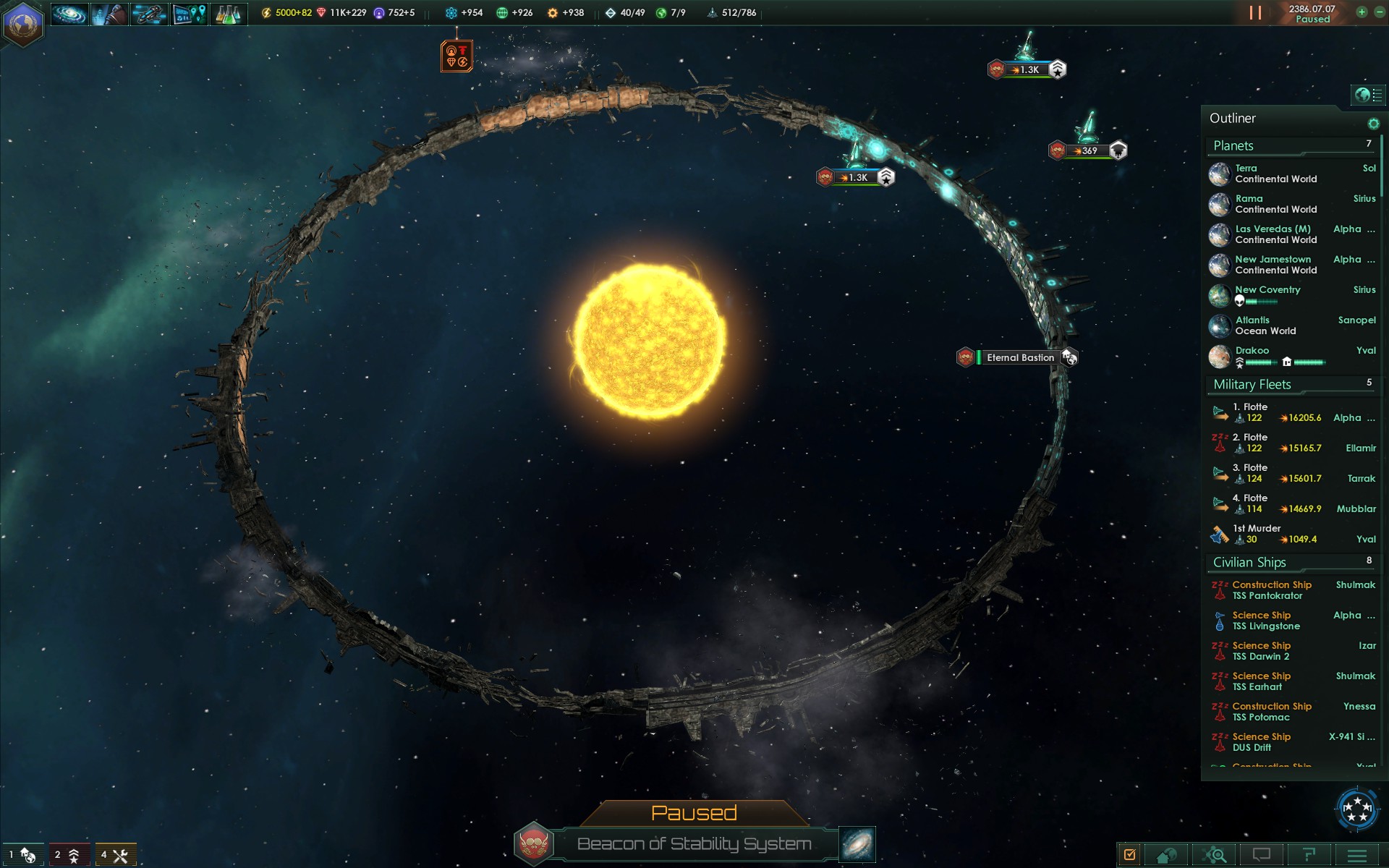Image resolution: width=1389 pixels, height=868 pixels.
Task: Open the ship designer topbar button
Action: [149, 14]
